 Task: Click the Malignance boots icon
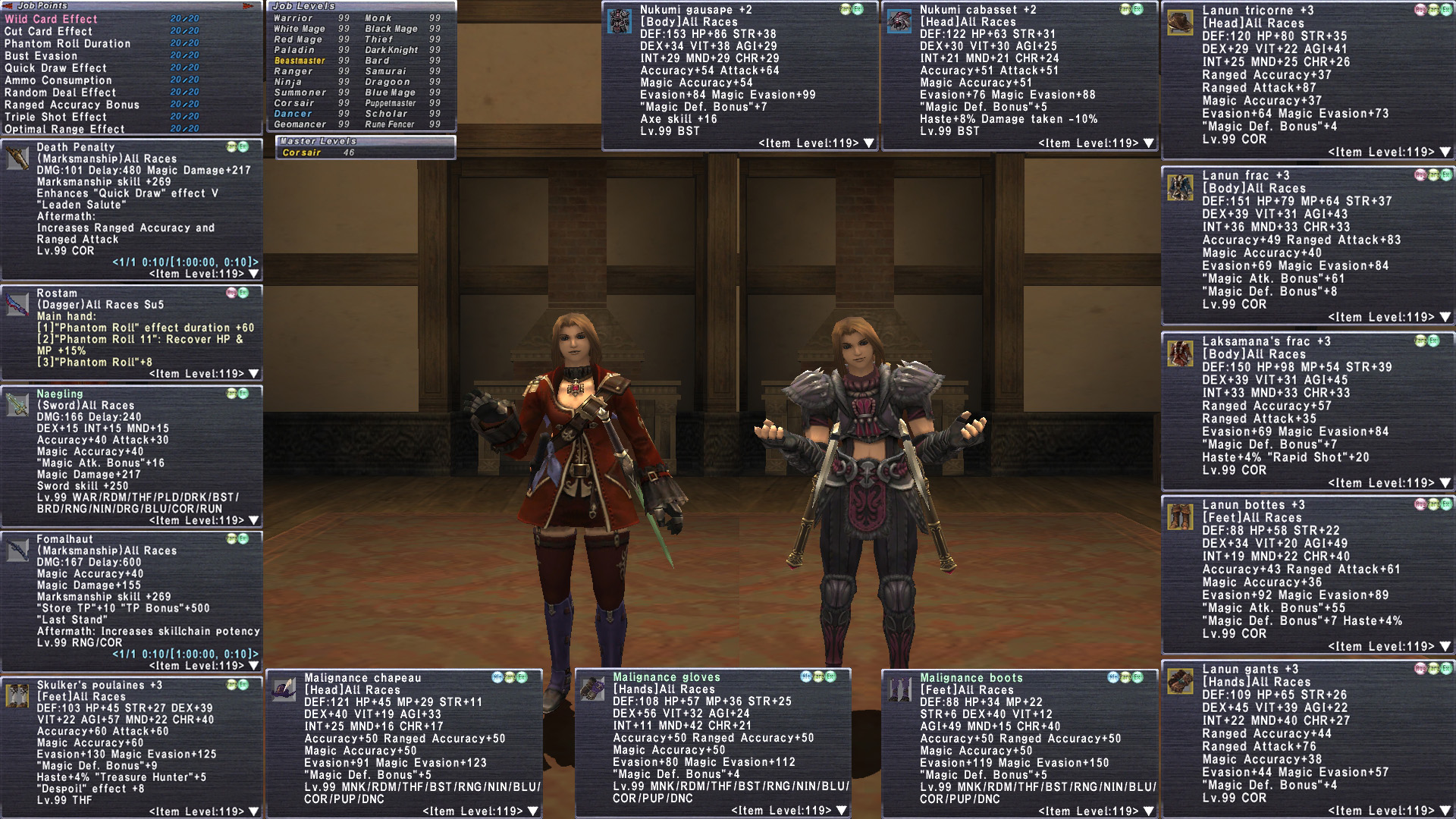pos(900,689)
